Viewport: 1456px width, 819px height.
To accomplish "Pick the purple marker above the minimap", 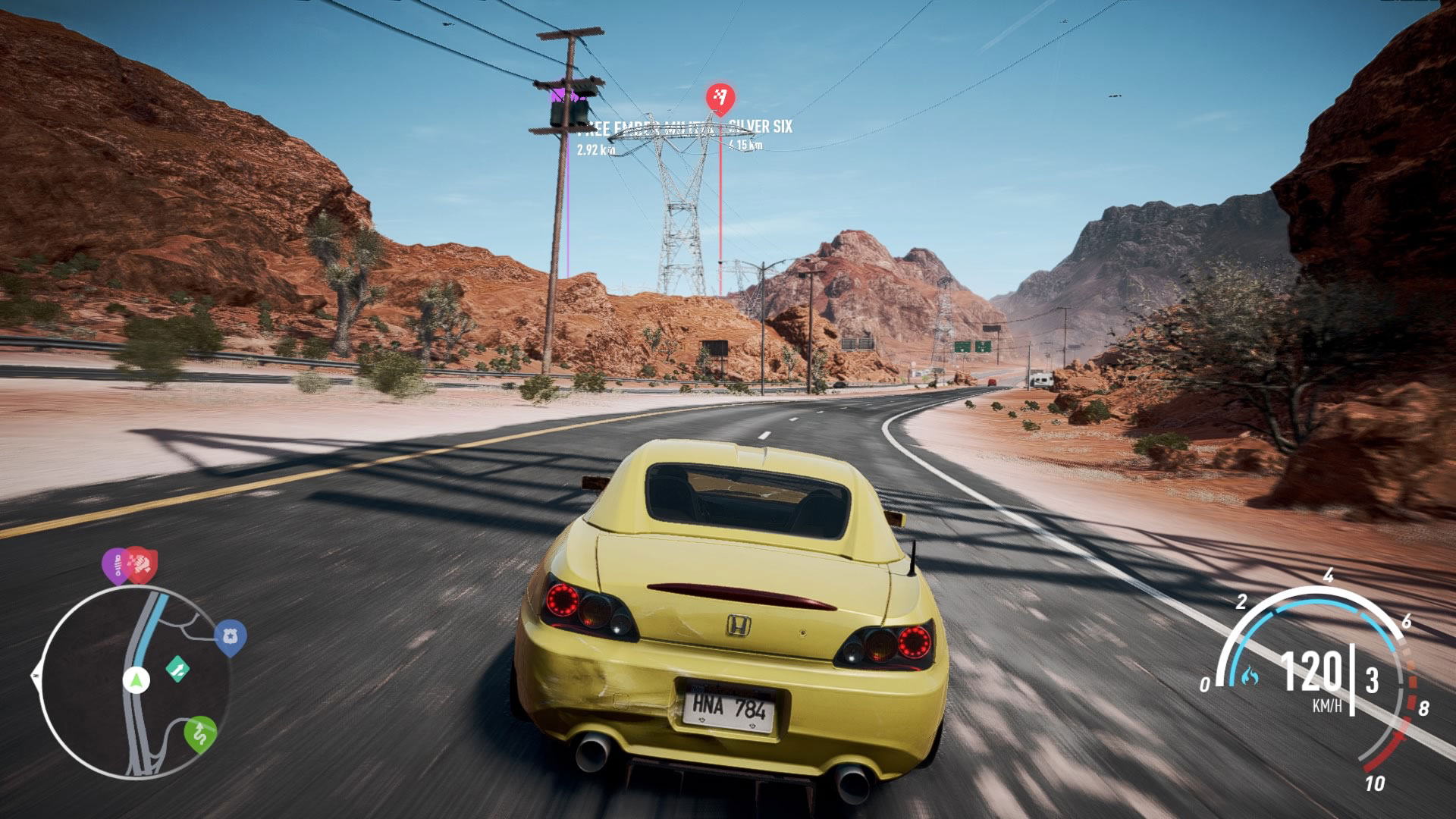I will pos(115,565).
